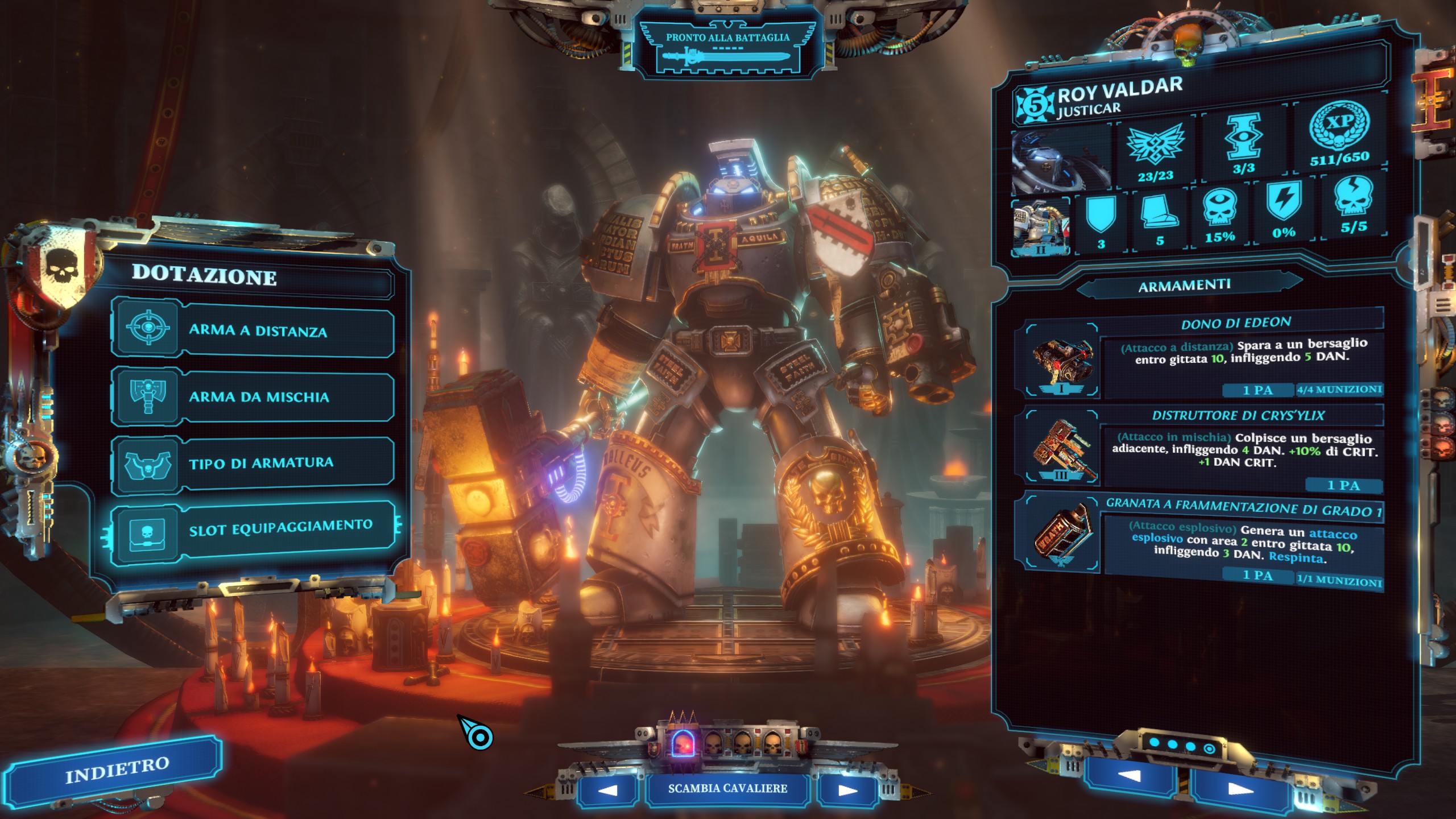Click the XP laurel icon
Viewport: 1456px width, 819px height.
[x=1339, y=126]
